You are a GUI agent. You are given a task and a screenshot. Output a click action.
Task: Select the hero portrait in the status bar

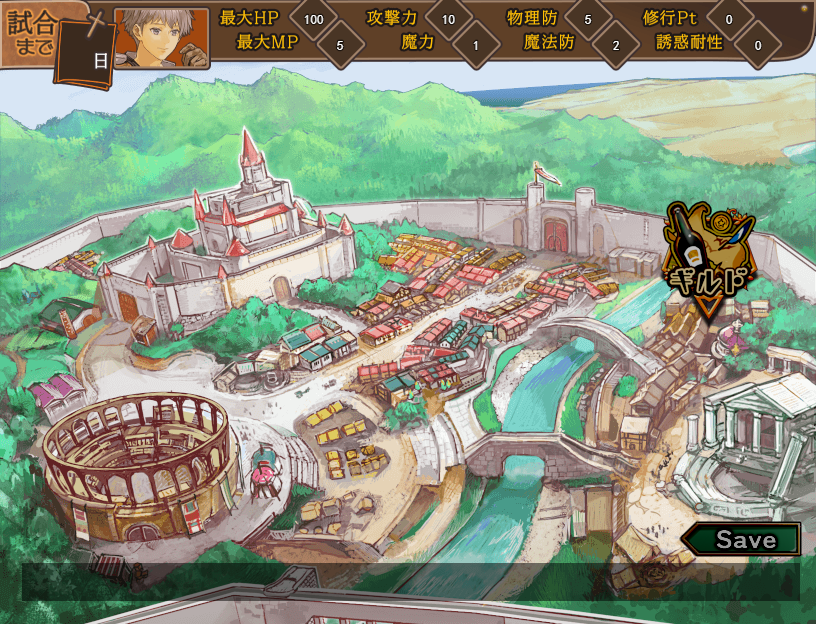tap(161, 38)
